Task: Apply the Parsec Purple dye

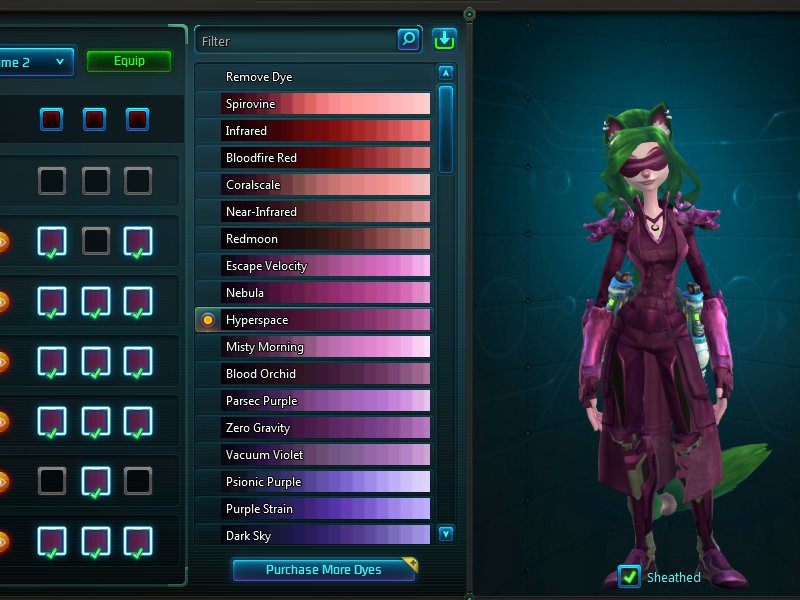Action: click(313, 401)
